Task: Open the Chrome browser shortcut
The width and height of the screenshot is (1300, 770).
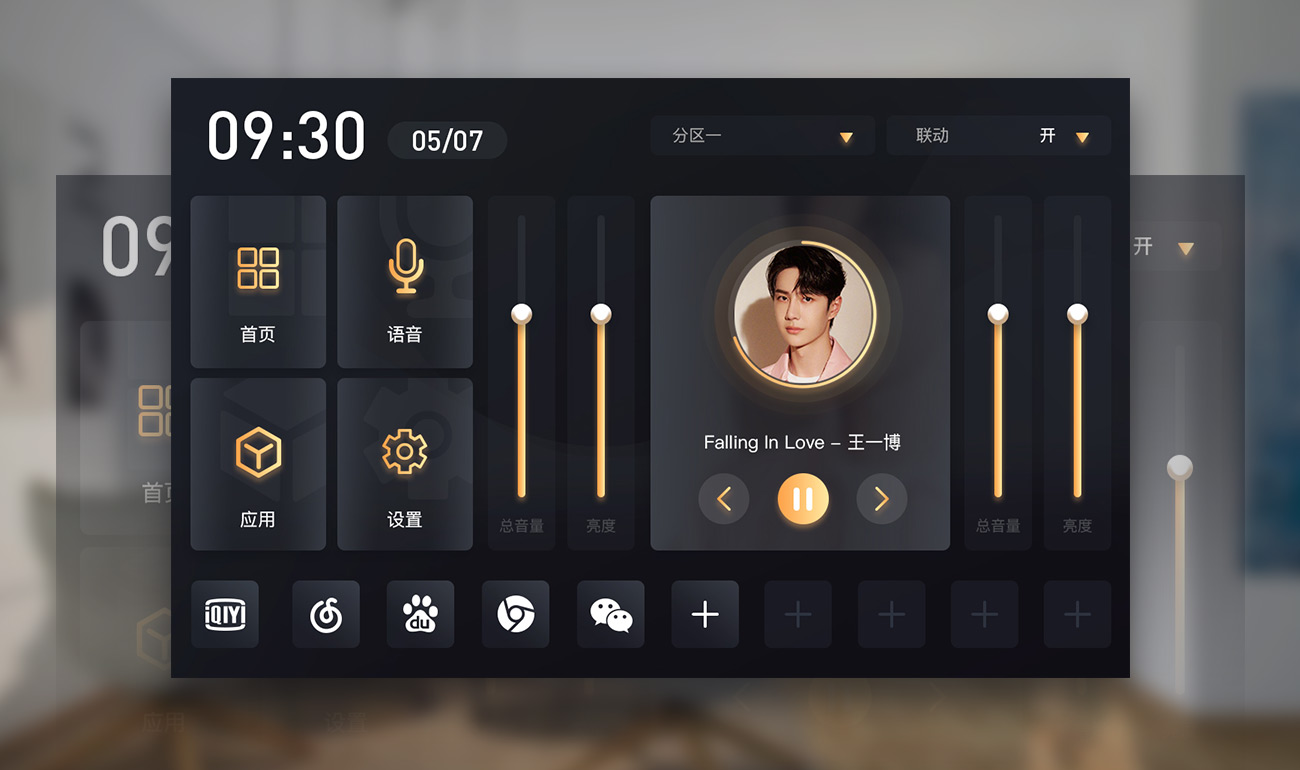Action: coord(515,614)
